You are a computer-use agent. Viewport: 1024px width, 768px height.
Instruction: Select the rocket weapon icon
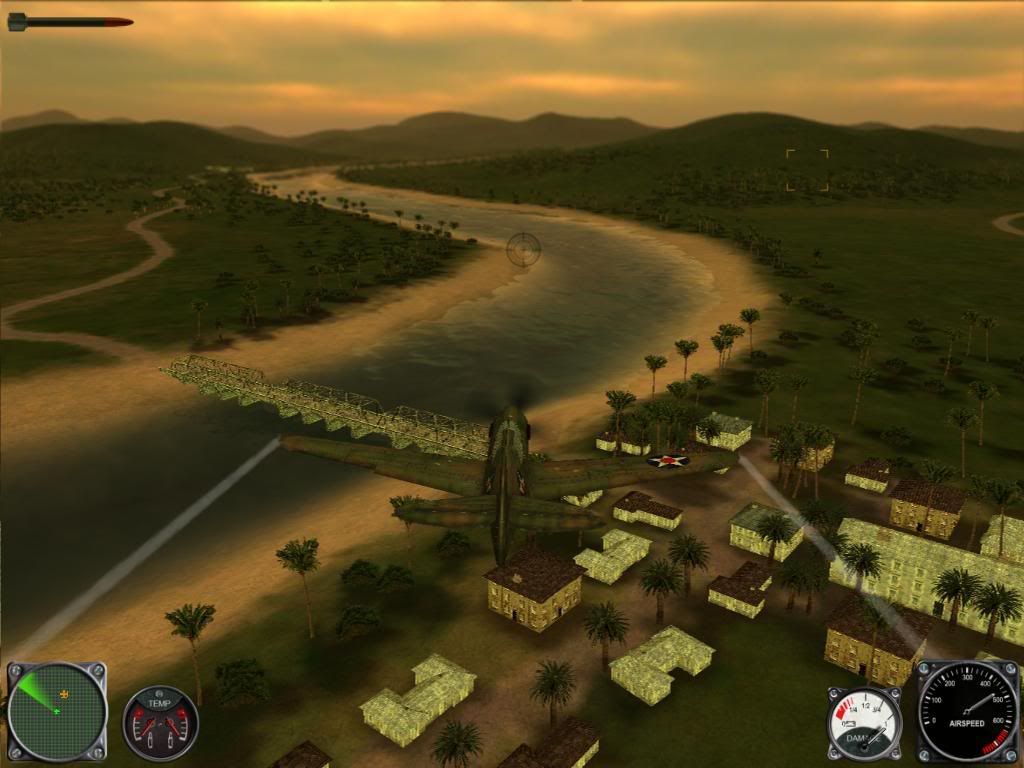pyautogui.click(x=69, y=21)
